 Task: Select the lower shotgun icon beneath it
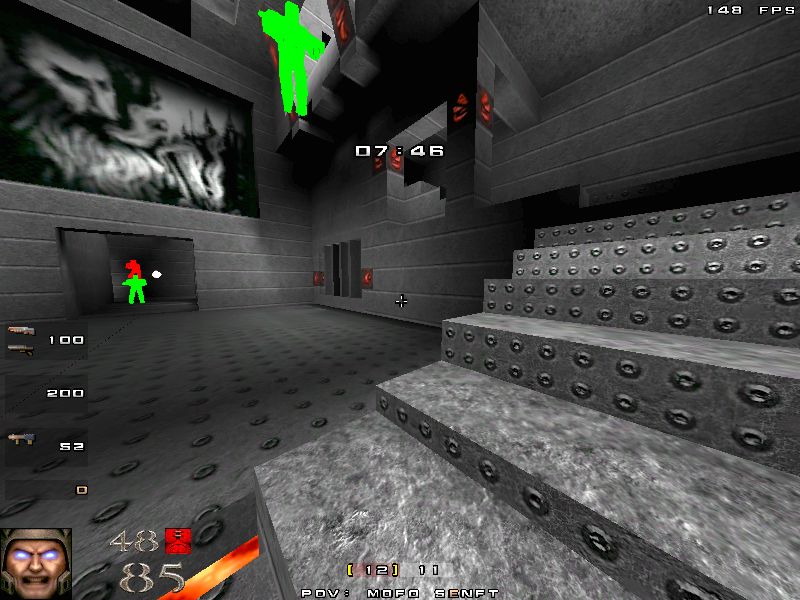click(x=20, y=348)
